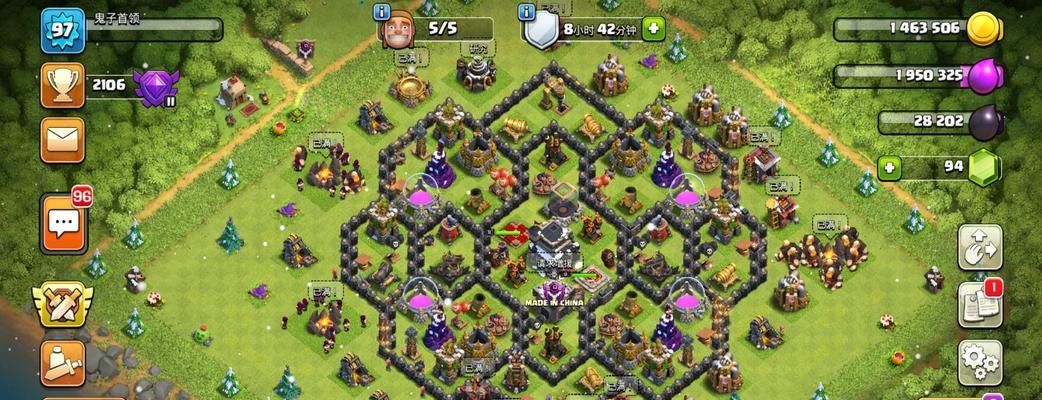
Task: Open the trophy leaderboard button
Action: click(x=62, y=85)
